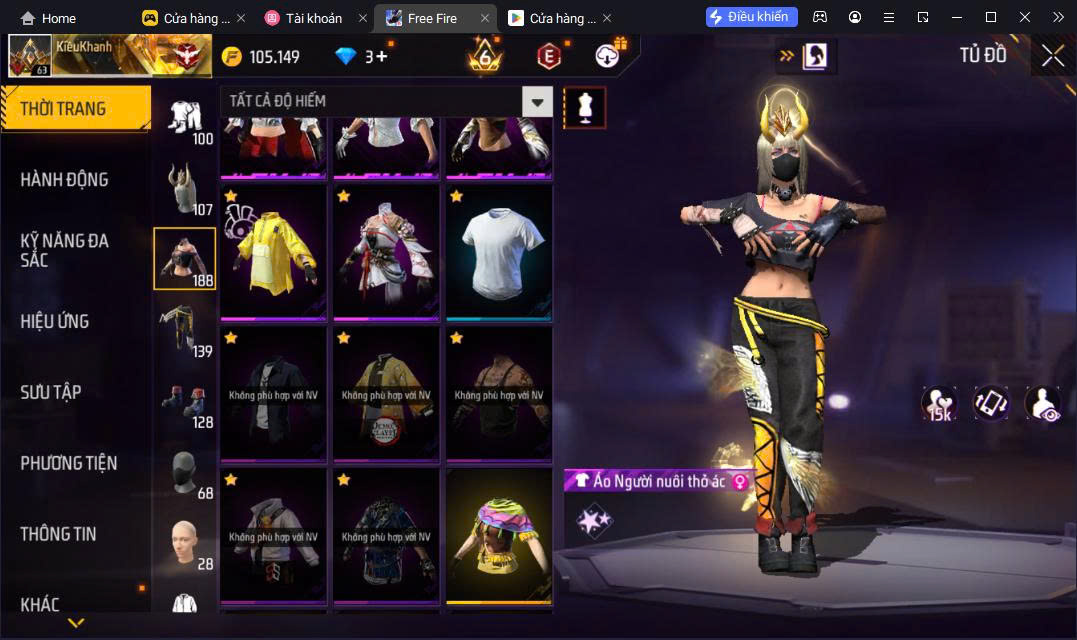Add diamonds with the plus button

click(381, 57)
